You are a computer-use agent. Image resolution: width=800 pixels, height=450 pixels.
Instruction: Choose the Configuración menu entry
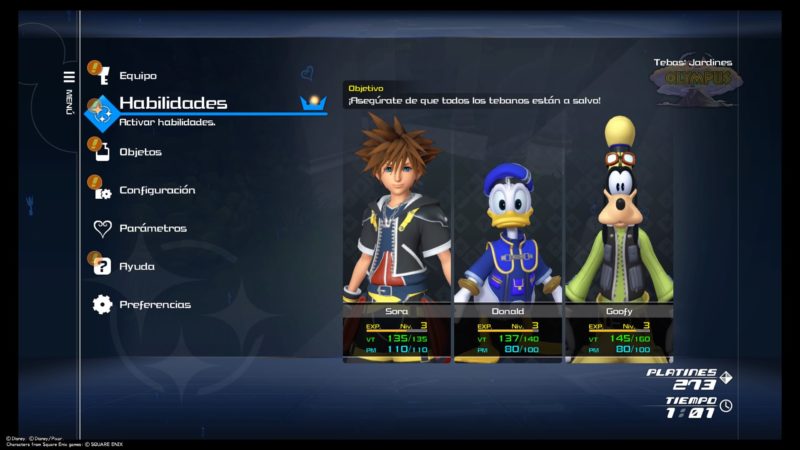[x=157, y=190]
